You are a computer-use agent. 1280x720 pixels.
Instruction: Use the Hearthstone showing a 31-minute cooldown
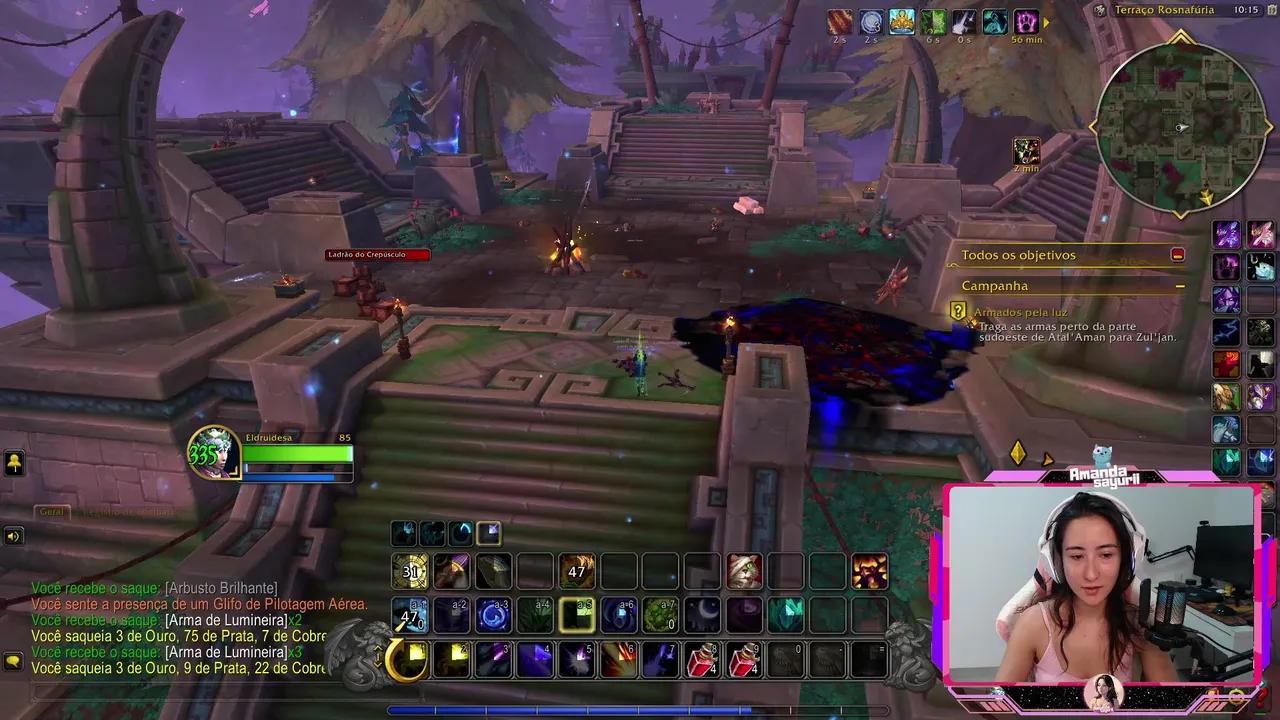pos(410,572)
